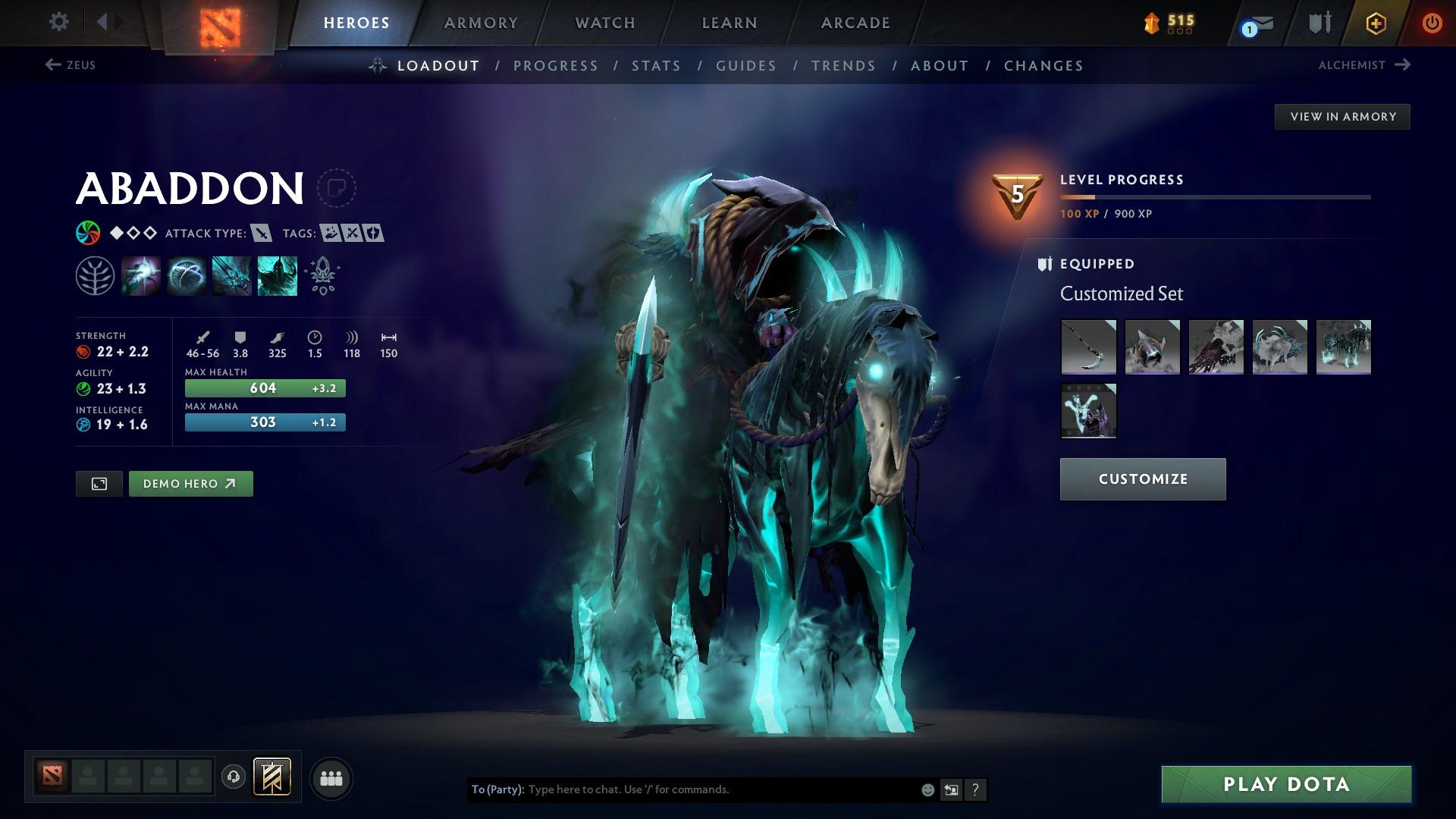
Task: Switch to the Armory tab
Action: coord(481,23)
